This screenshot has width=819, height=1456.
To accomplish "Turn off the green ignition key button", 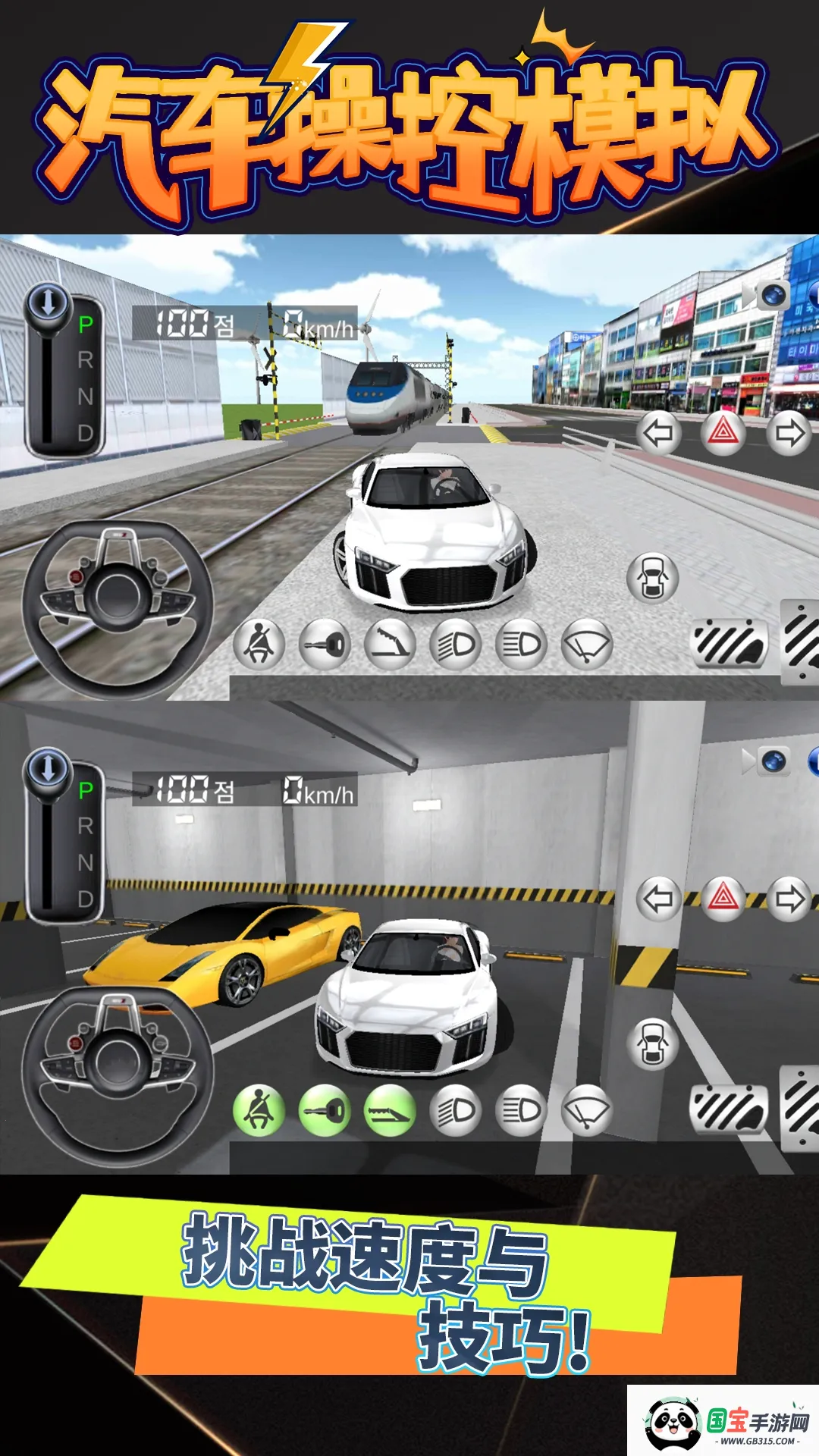I will point(325,1111).
